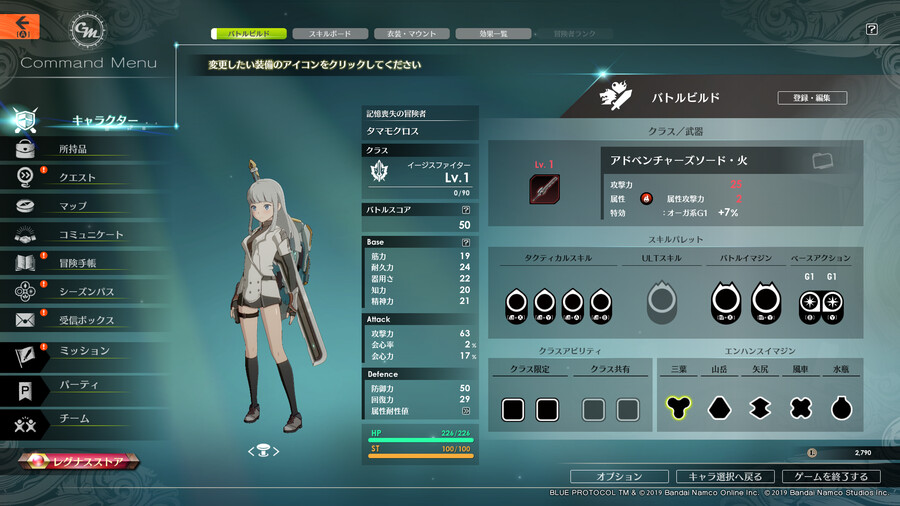Open the 受信ボックス inbox
This screenshot has width=900, height=506.
(86, 320)
